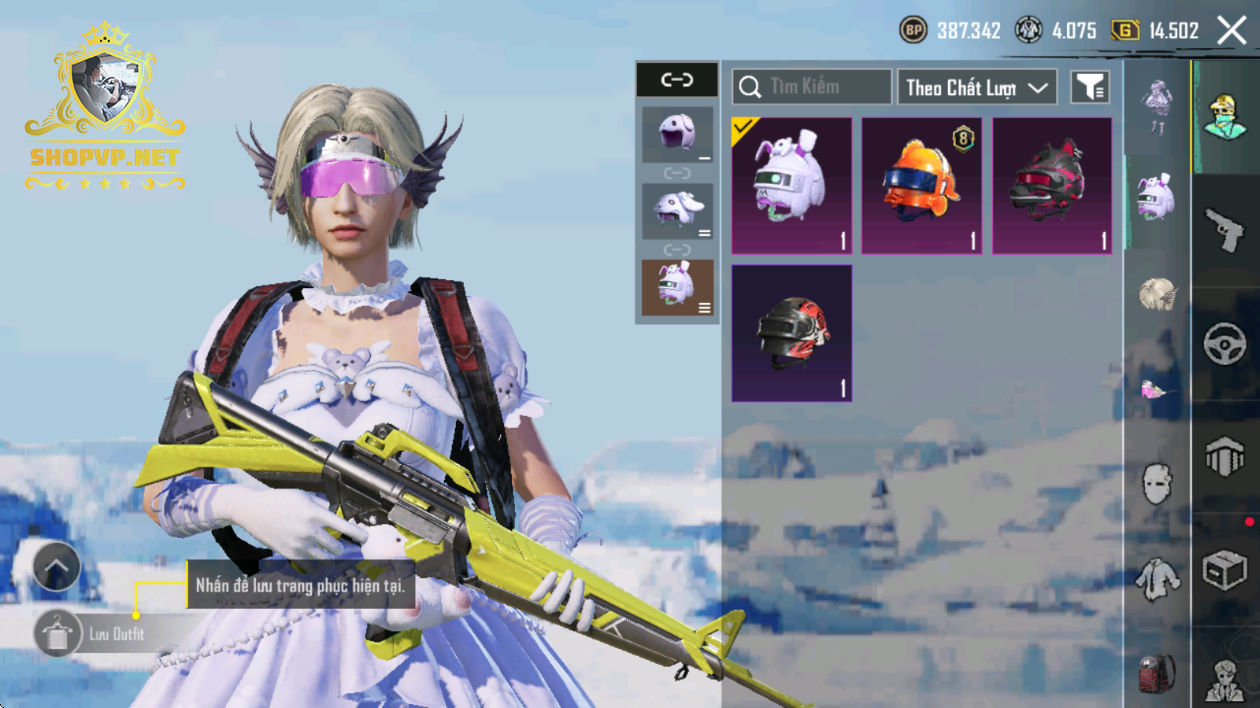Toggle the chain link button above helmet levels
Screen dimensions: 1260x708
[677, 79]
